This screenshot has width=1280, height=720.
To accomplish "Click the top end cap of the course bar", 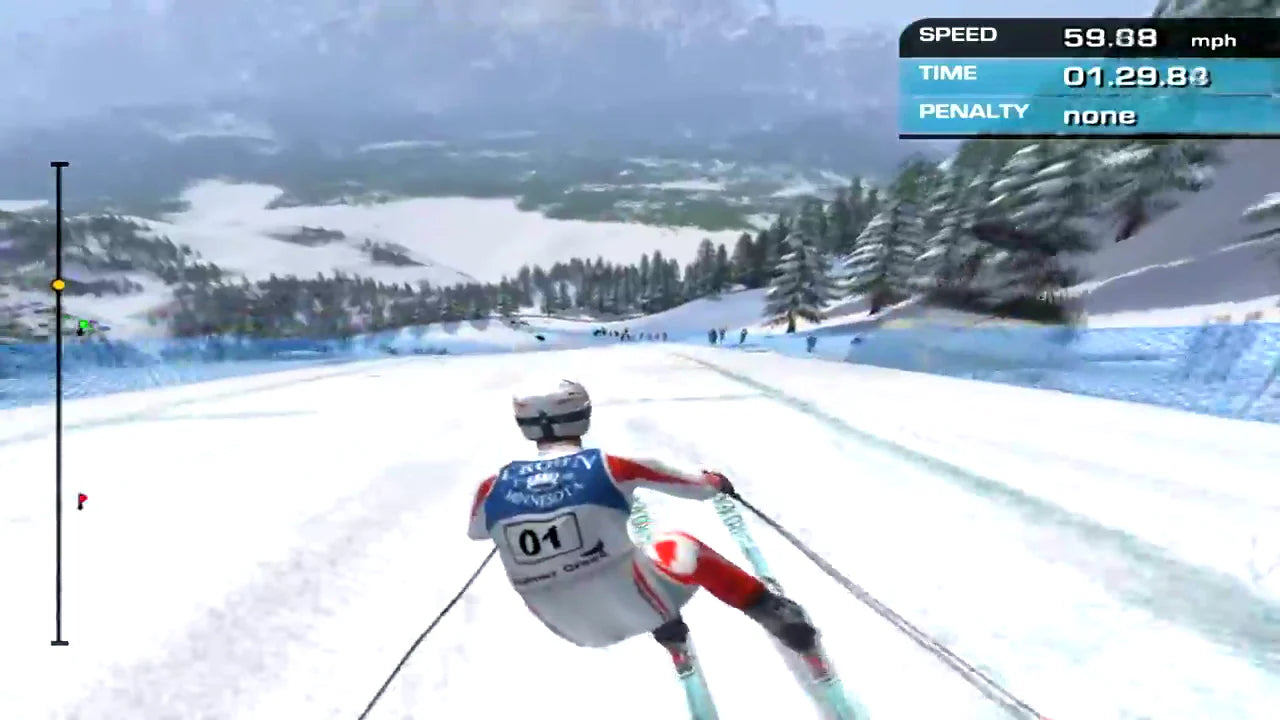I will 60,164.
